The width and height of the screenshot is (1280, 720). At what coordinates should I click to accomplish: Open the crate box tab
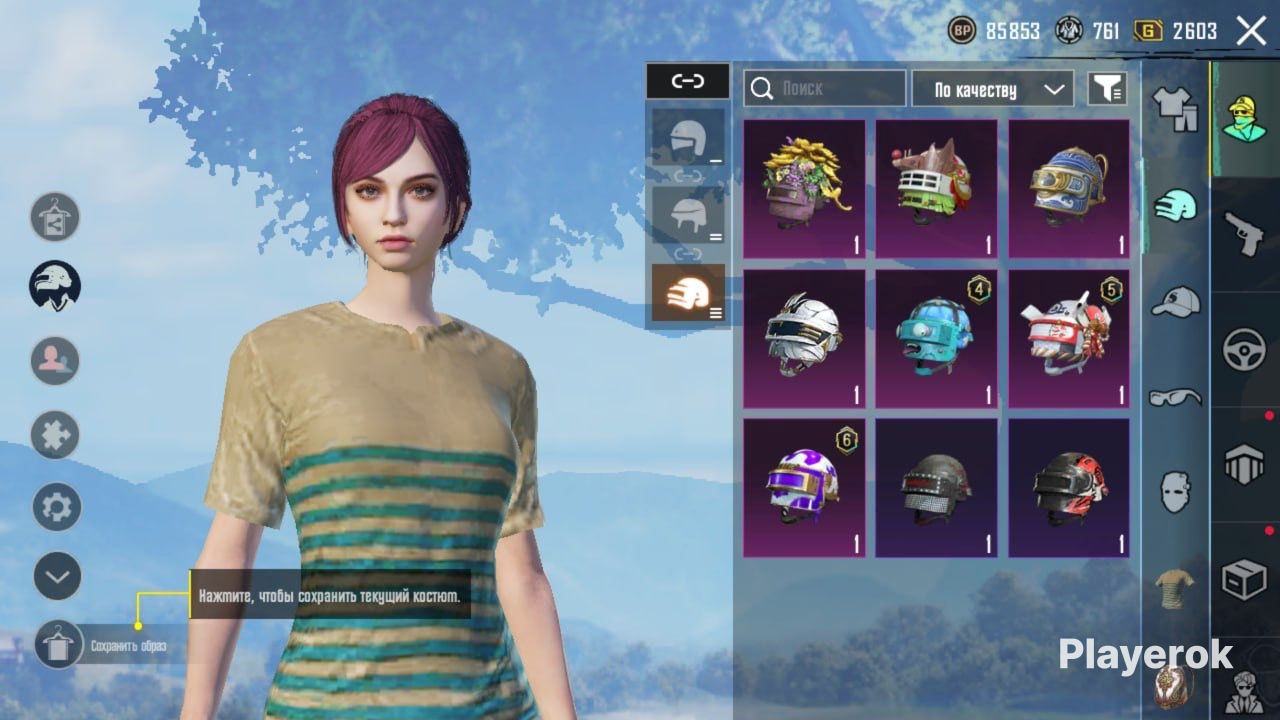click(1245, 580)
